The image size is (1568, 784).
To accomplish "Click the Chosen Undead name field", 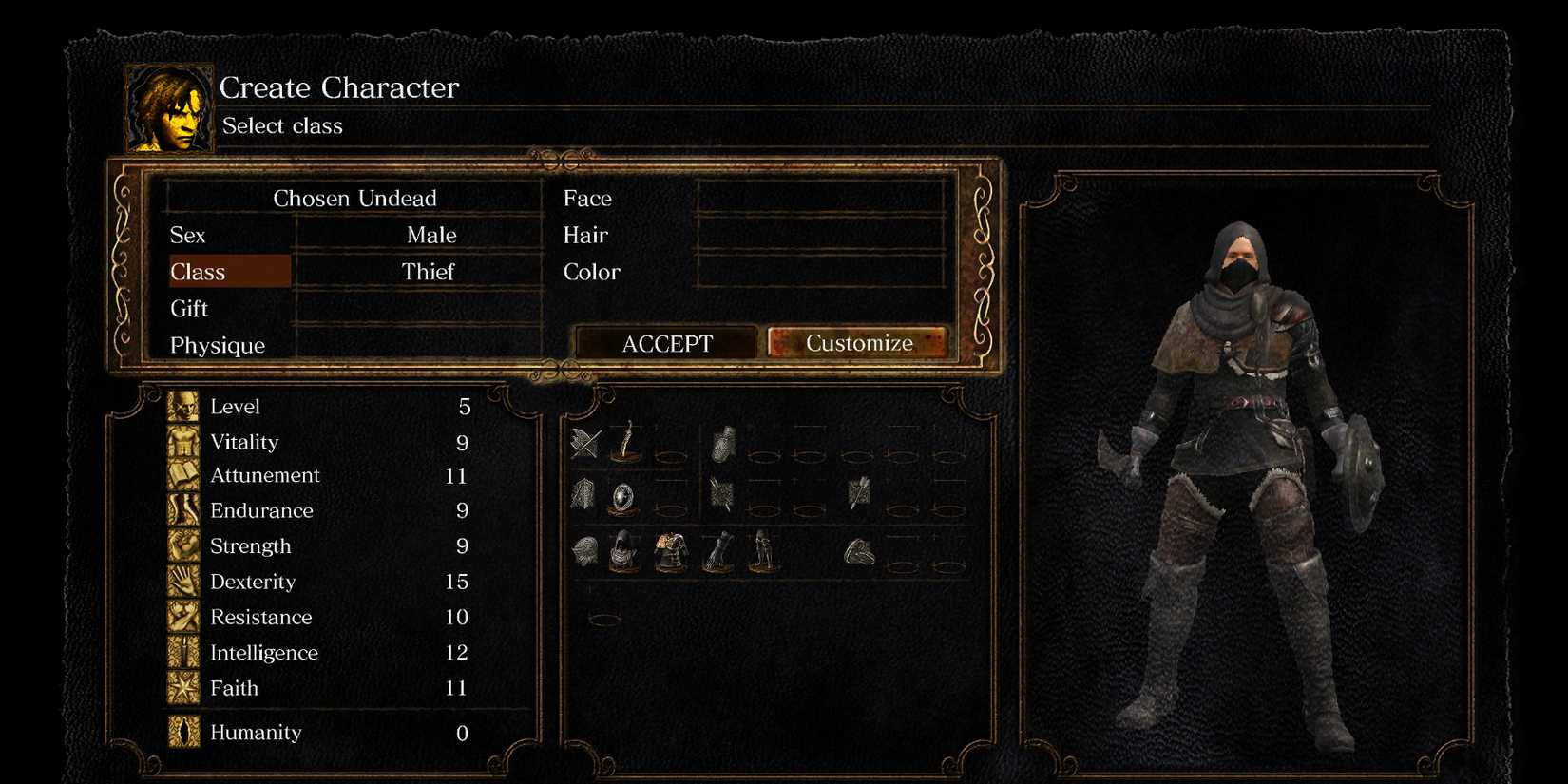I will [x=354, y=198].
